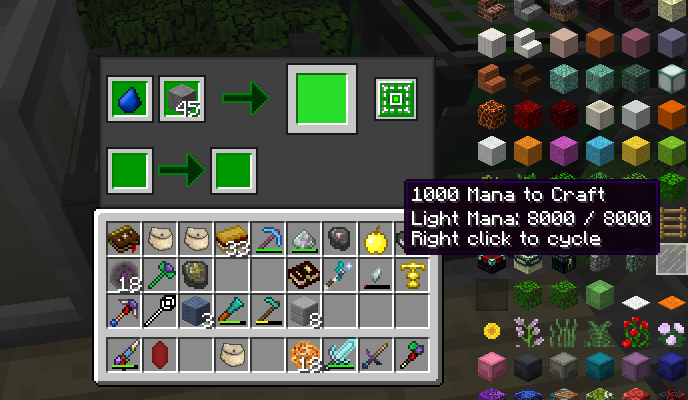Select the gray stone slab stack of 8
This screenshot has height=400, width=688.
(x=303, y=311)
